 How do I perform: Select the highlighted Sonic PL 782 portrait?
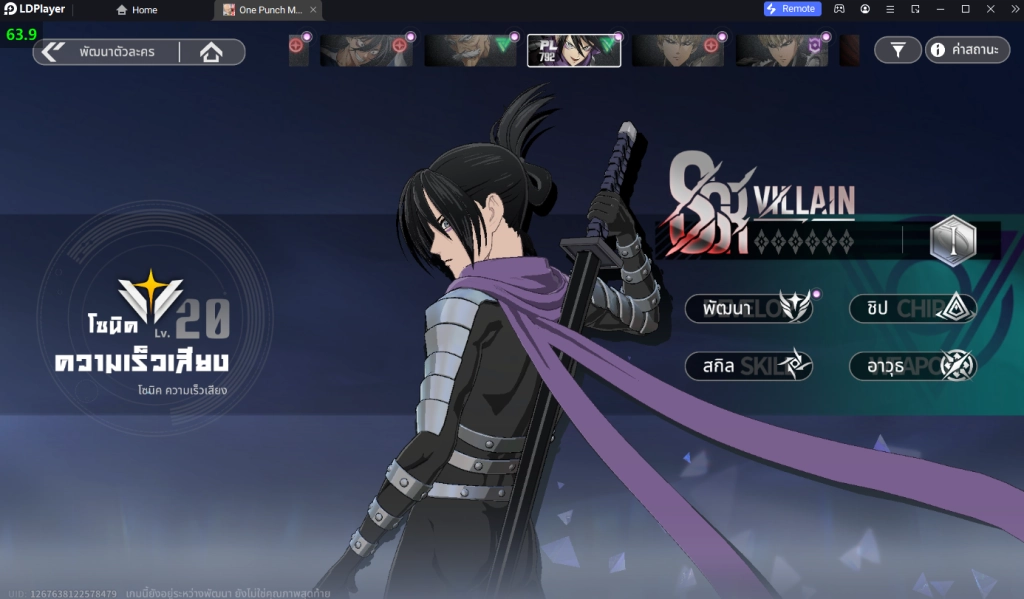point(574,50)
